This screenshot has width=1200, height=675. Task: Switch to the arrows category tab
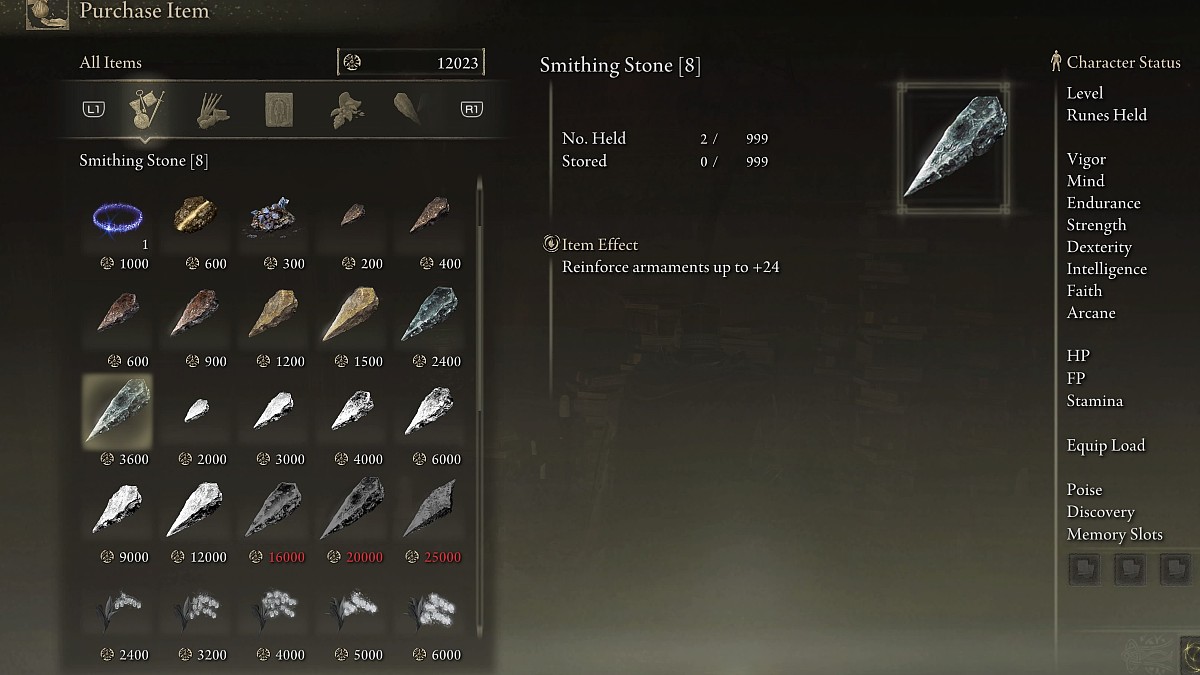point(211,109)
